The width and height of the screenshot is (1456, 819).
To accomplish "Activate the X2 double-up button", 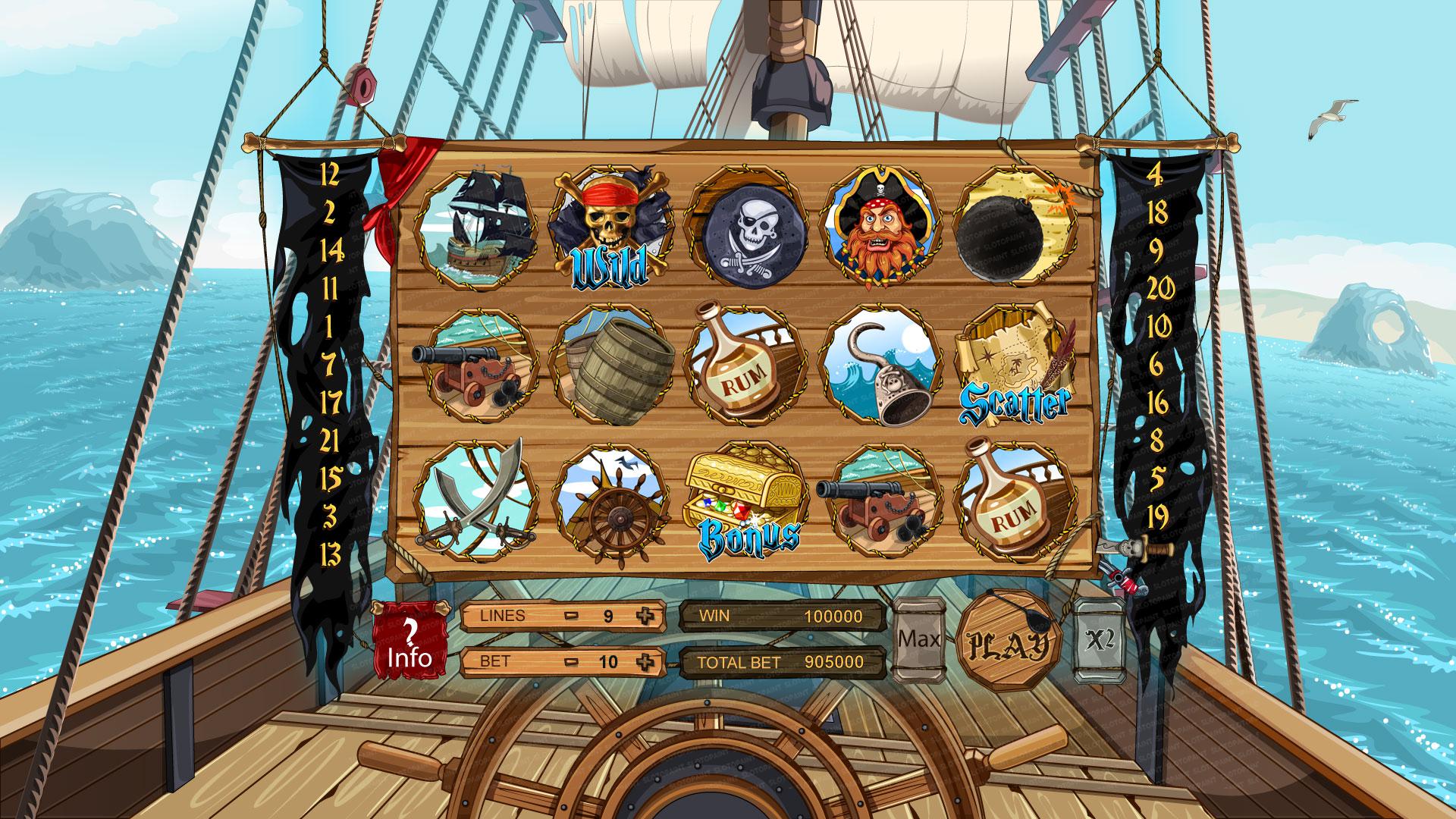I will pyautogui.click(x=1099, y=639).
